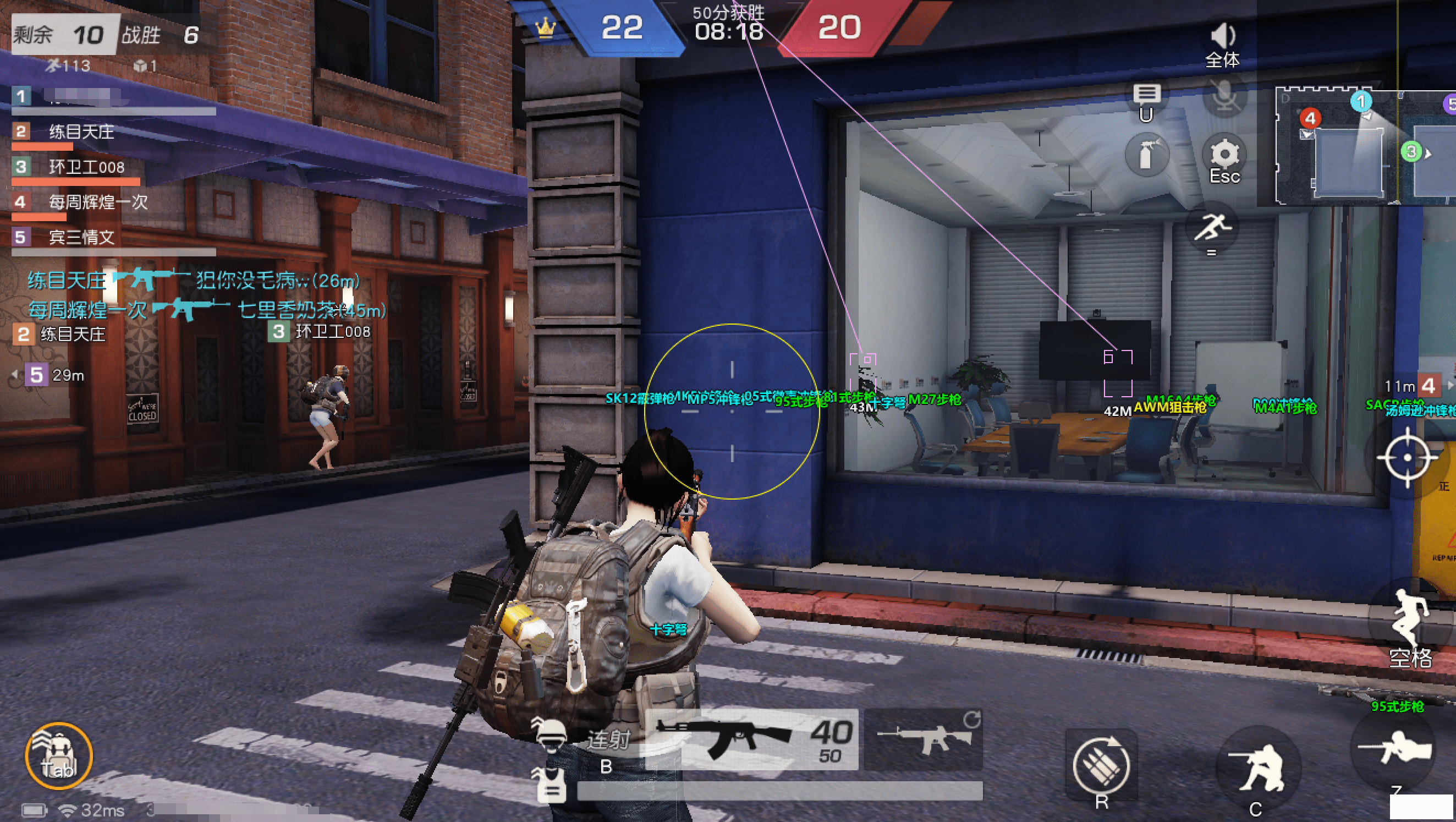
Task: Switch to the secondary rifle slot
Action: click(924, 739)
